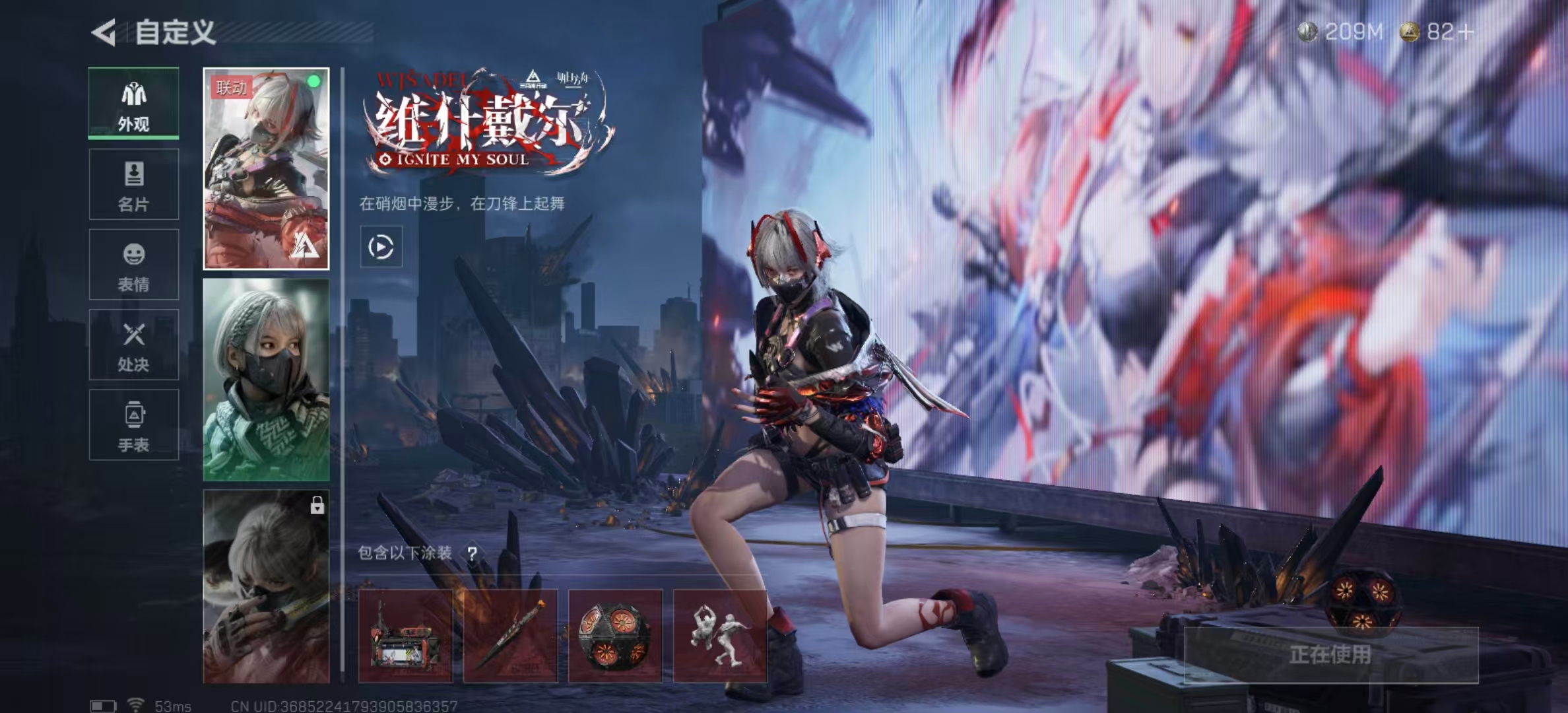Switch to the 外观 appearance tab
Image resolution: width=1568 pixels, height=713 pixels.
point(134,104)
